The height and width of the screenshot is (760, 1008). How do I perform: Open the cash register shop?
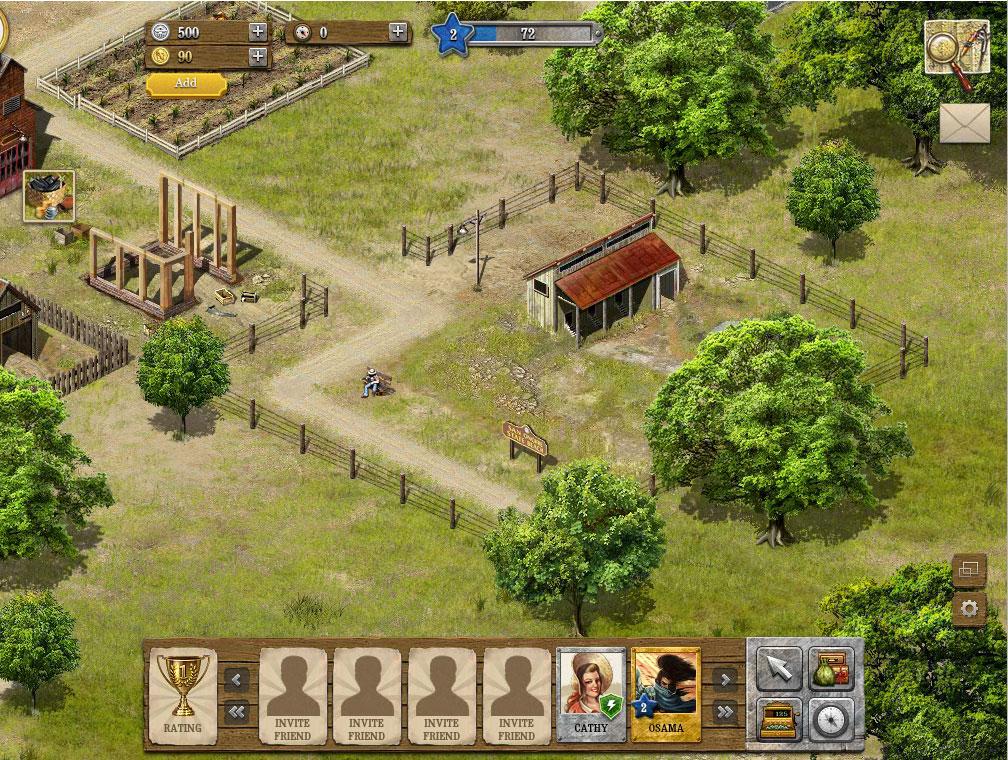[779, 718]
